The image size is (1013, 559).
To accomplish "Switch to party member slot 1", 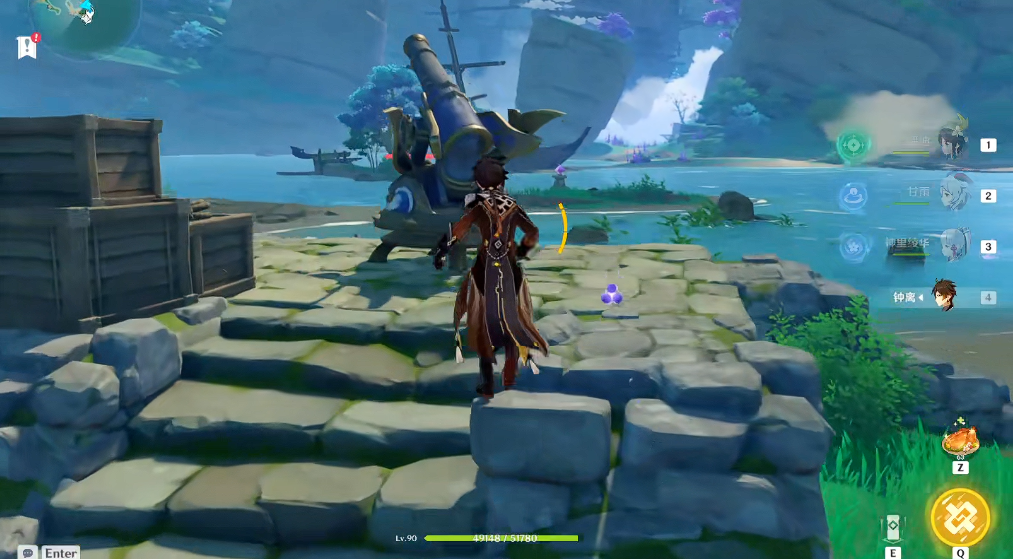I will [x=952, y=146].
